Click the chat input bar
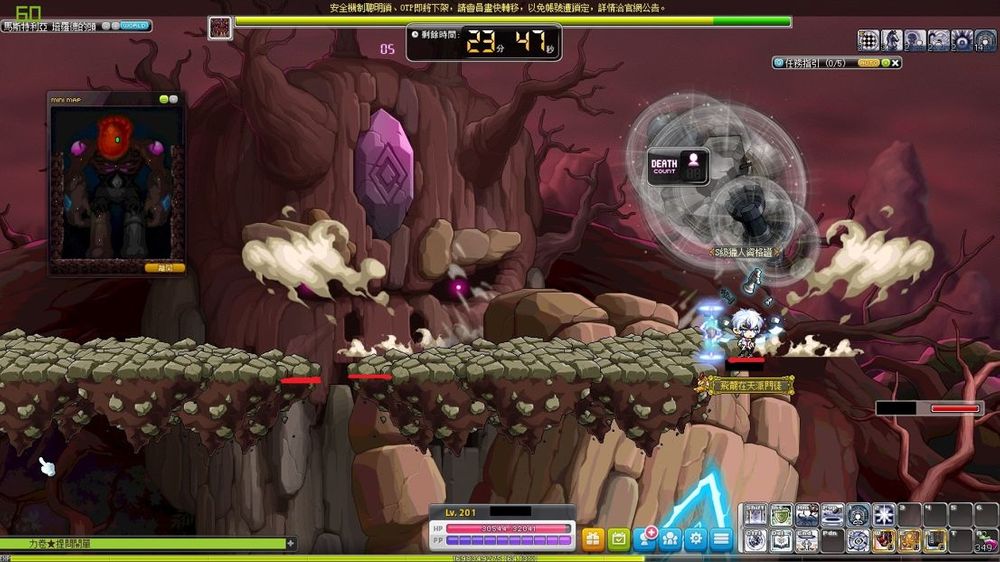The width and height of the screenshot is (1000, 562). coord(140,544)
